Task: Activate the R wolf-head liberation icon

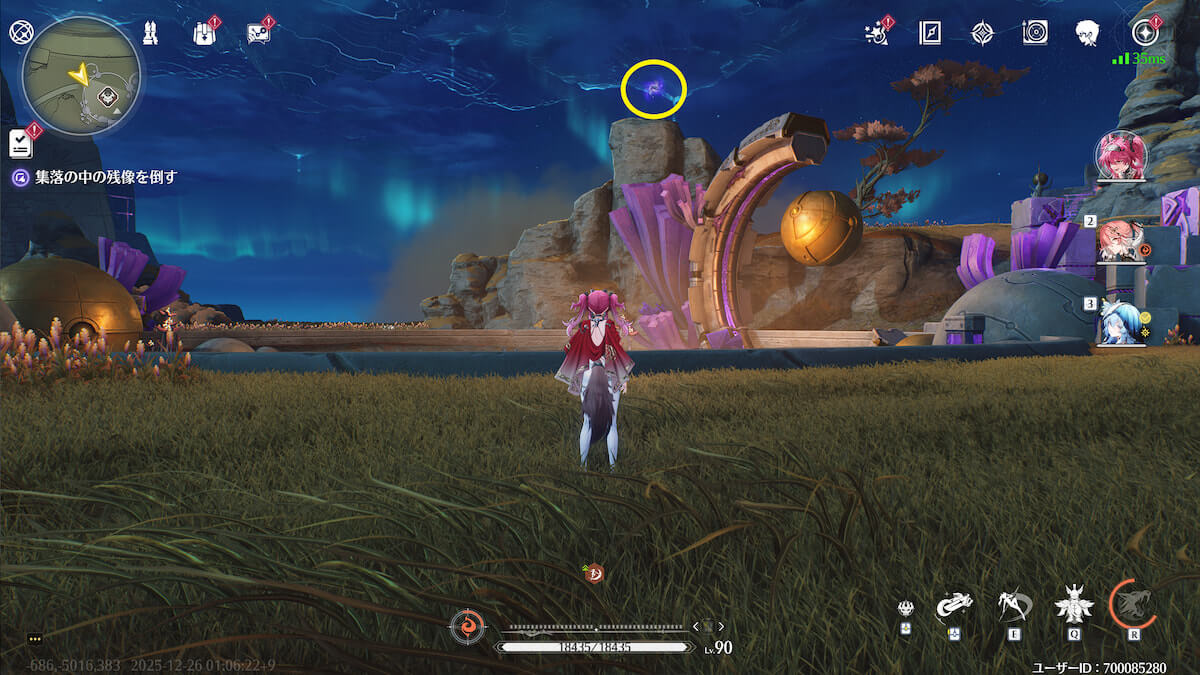Action: pyautogui.click(x=1133, y=603)
